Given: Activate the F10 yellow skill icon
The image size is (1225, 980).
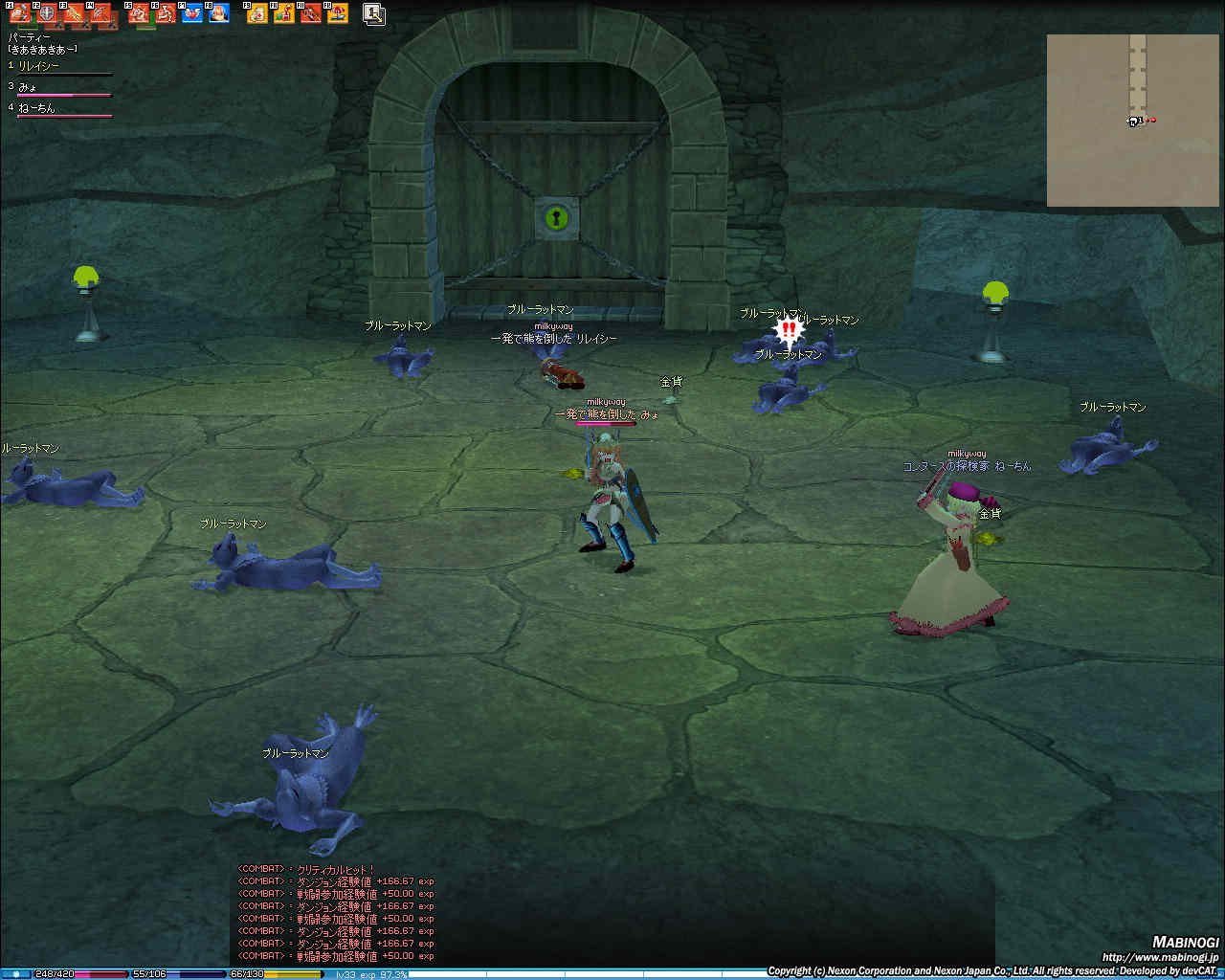Looking at the screenshot, I should click(x=283, y=13).
